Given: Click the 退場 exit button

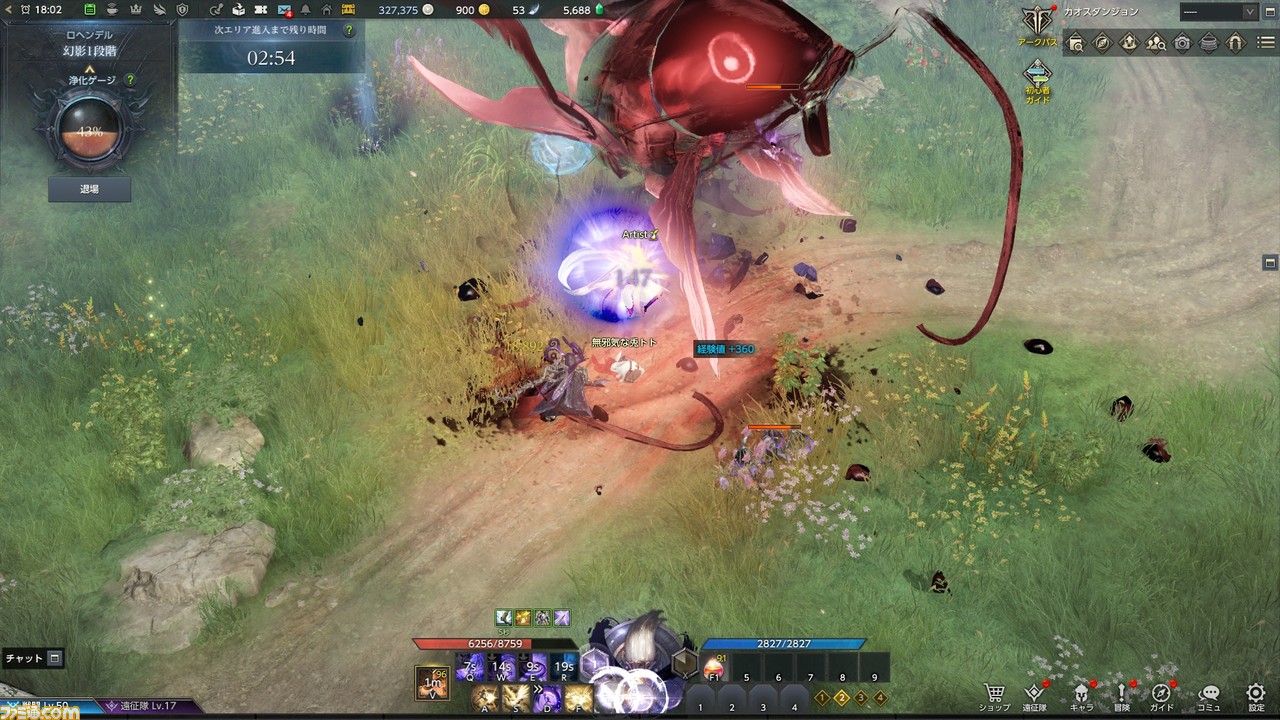Looking at the screenshot, I should tap(89, 188).
